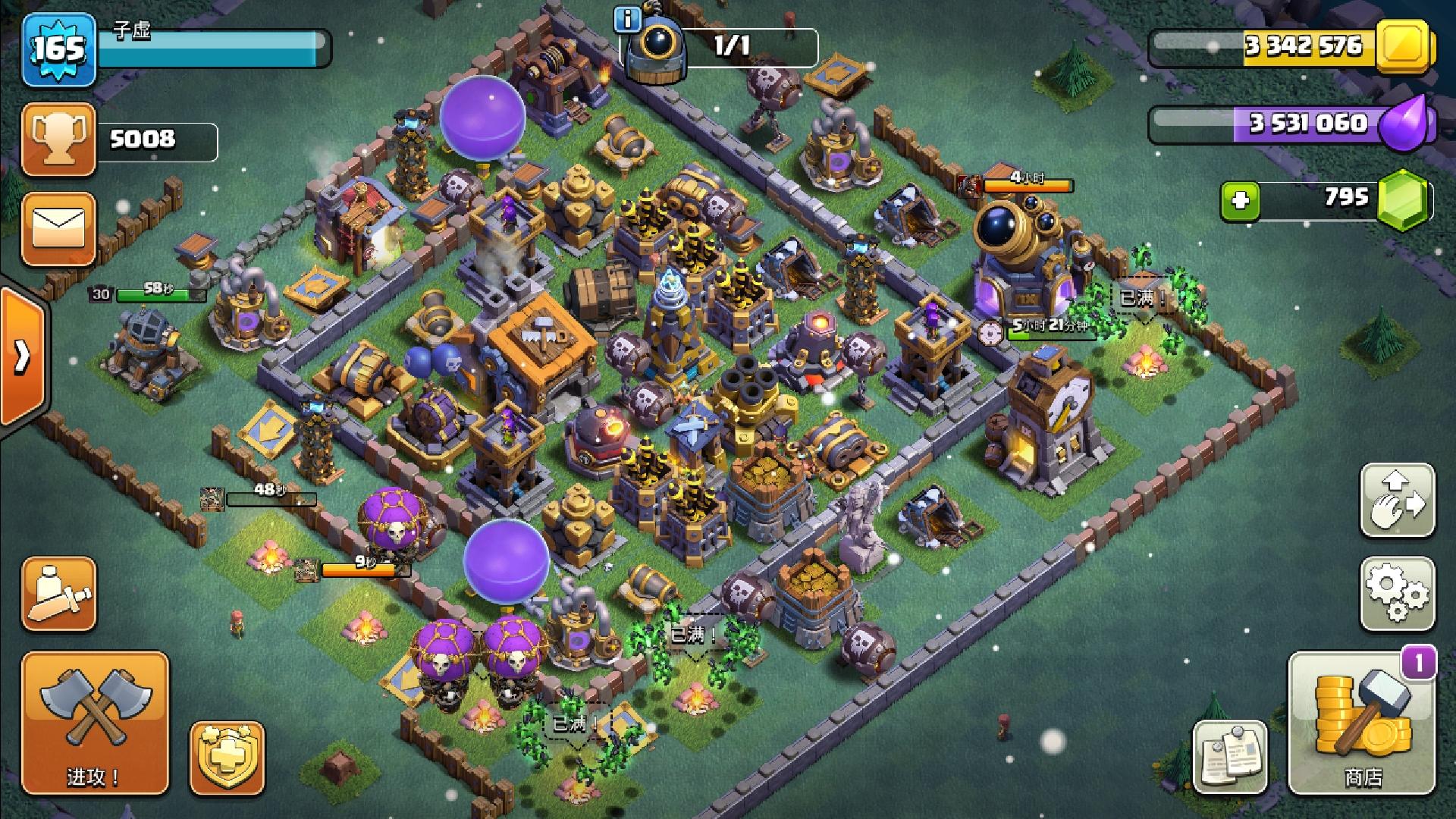The height and width of the screenshot is (819, 1456).
Task: Open the layout notes board
Action: 1230,756
